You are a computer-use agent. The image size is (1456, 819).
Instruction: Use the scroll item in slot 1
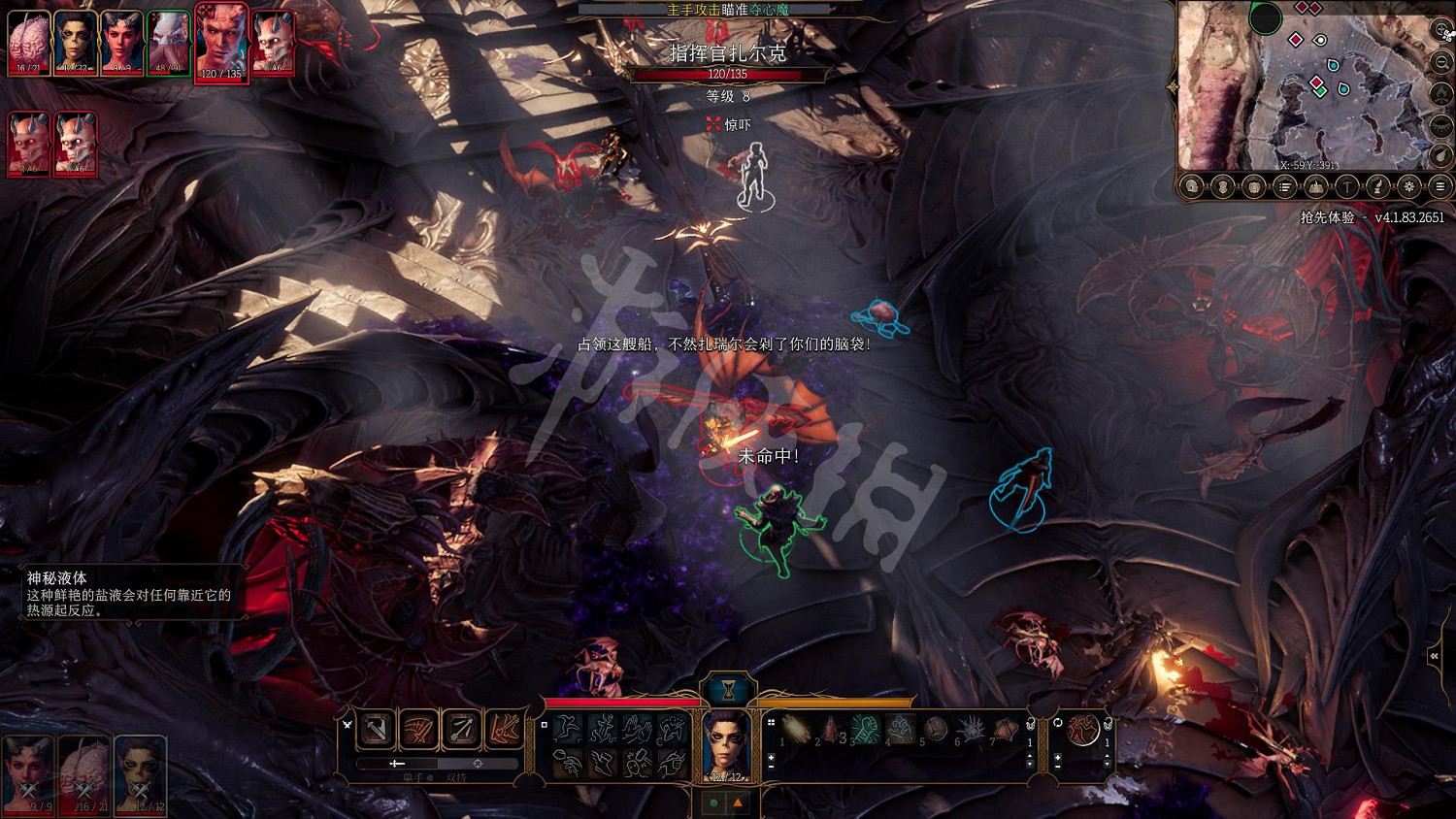coord(796,729)
